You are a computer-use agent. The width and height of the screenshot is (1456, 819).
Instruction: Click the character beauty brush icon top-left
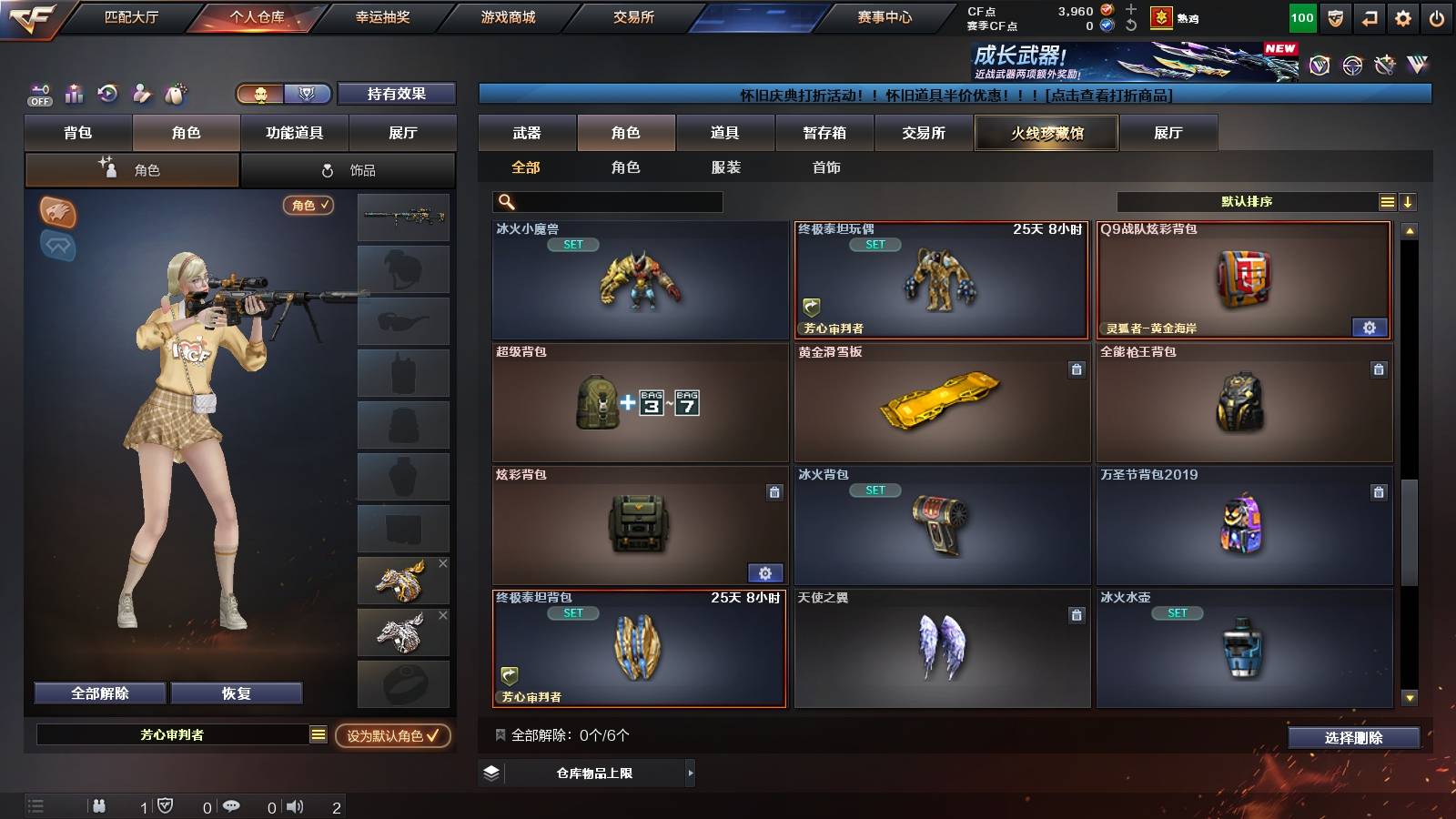[x=141, y=94]
